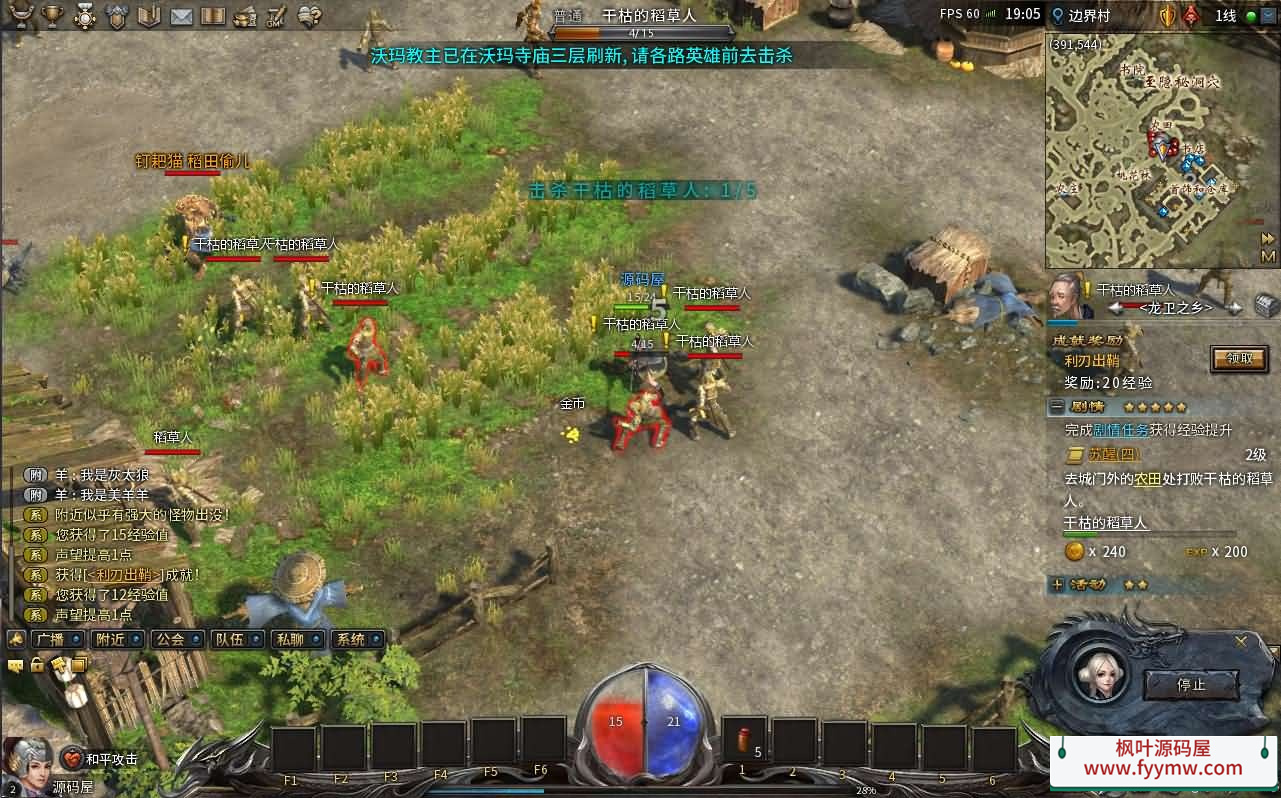Collapse the 剧情 quest section
The width and height of the screenshot is (1281, 798).
tap(1057, 407)
